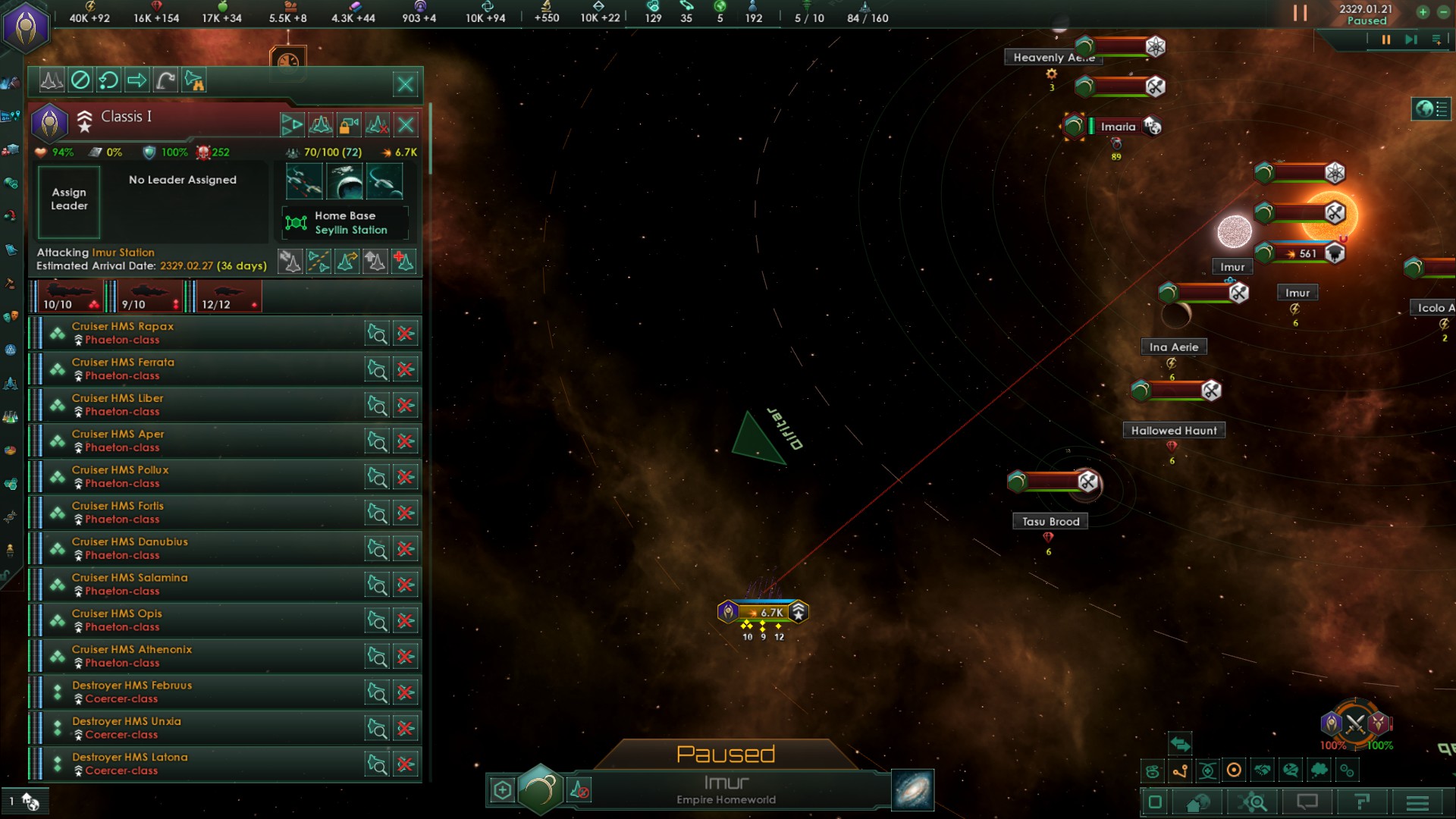Increase game speed with plus button
Image resolution: width=1456 pixels, height=819 pixels.
tap(1423, 12)
